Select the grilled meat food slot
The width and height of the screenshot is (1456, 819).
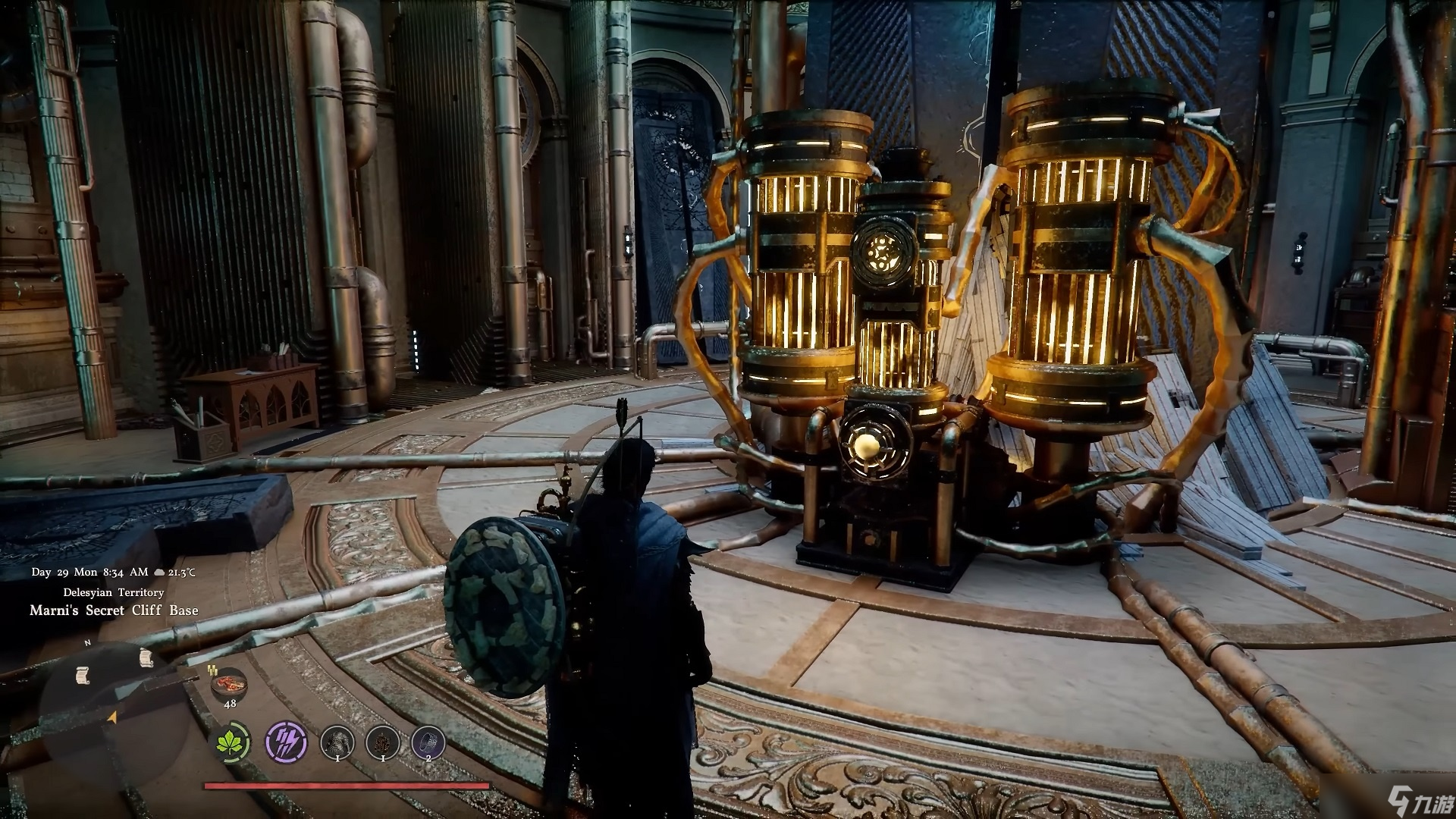(x=230, y=683)
